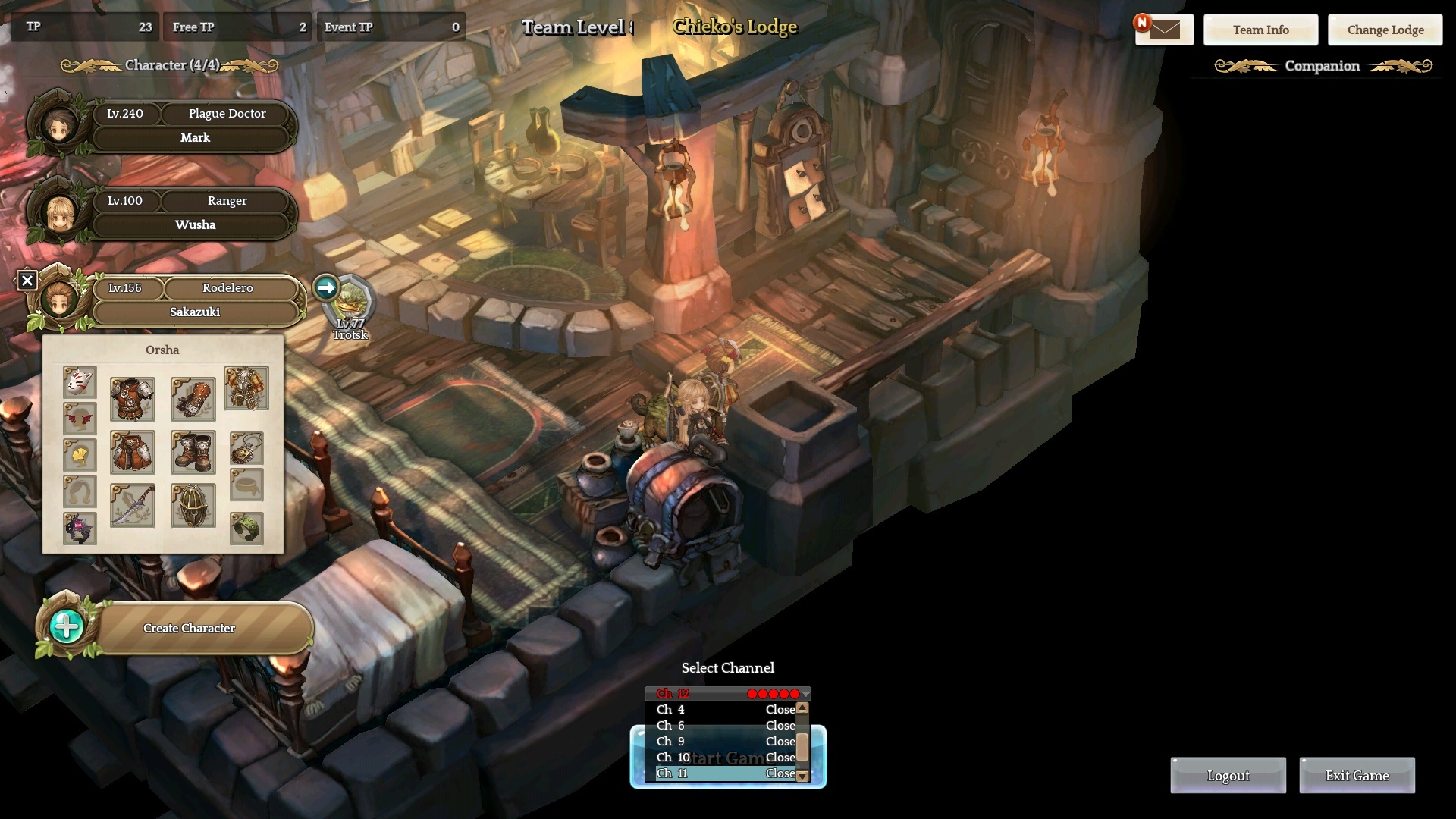Create a new character
Screen dimensions: 1456x819
coord(188,628)
